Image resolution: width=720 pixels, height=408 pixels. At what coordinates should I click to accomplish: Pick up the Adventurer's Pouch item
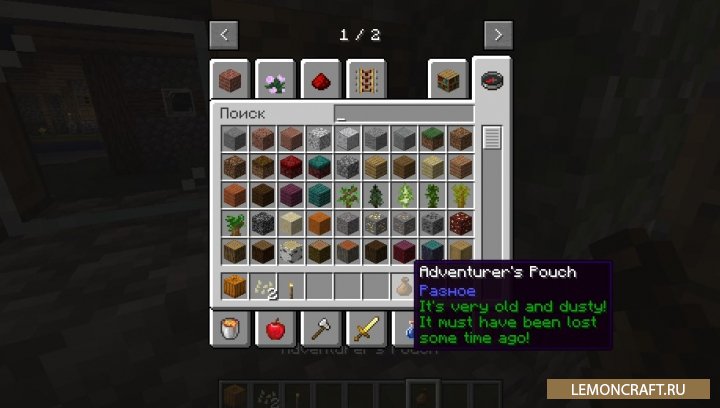pos(404,287)
